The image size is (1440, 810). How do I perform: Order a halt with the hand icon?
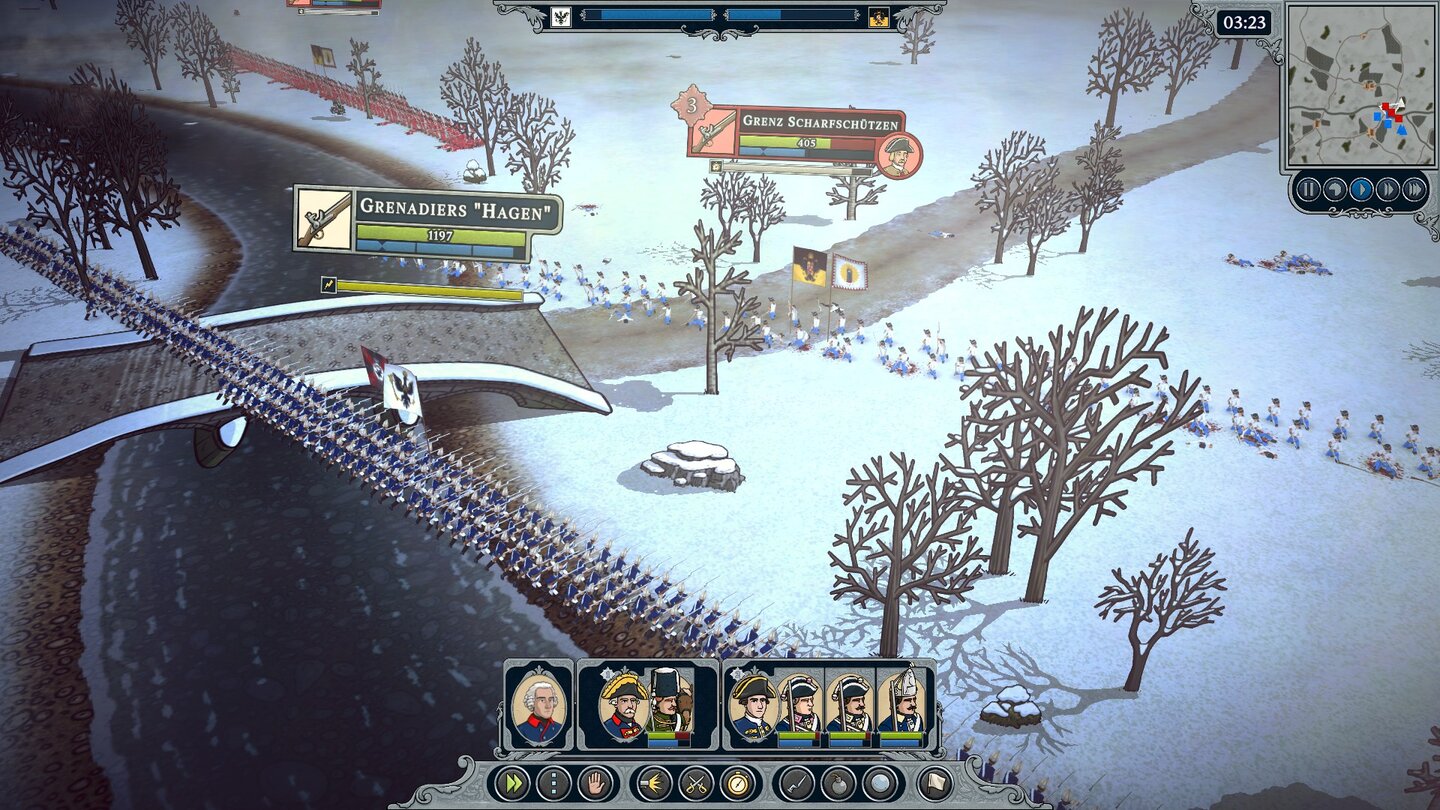[x=596, y=783]
